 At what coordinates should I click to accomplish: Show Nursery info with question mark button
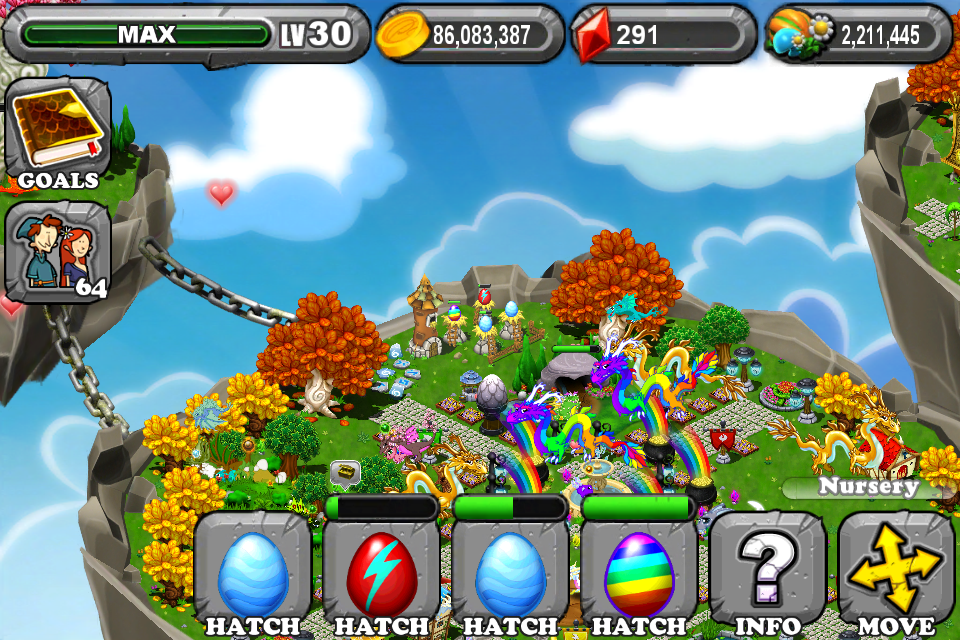coord(768,574)
